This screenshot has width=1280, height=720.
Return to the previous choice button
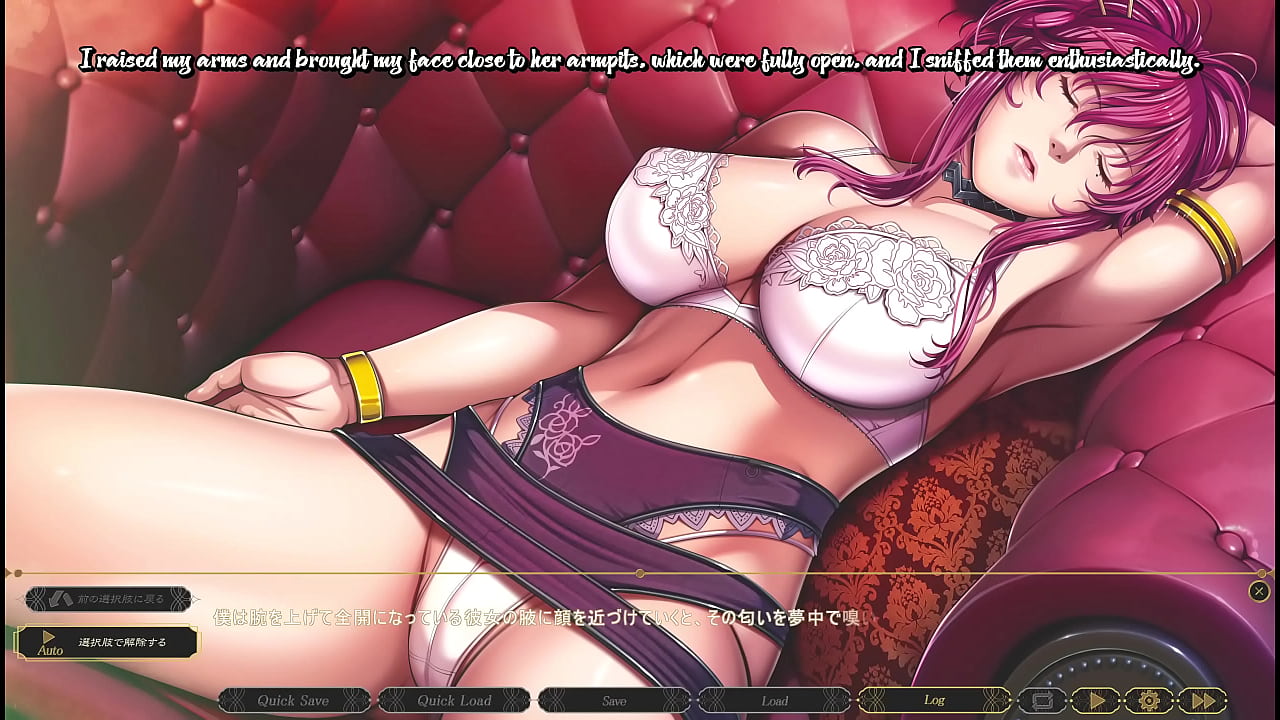108,599
